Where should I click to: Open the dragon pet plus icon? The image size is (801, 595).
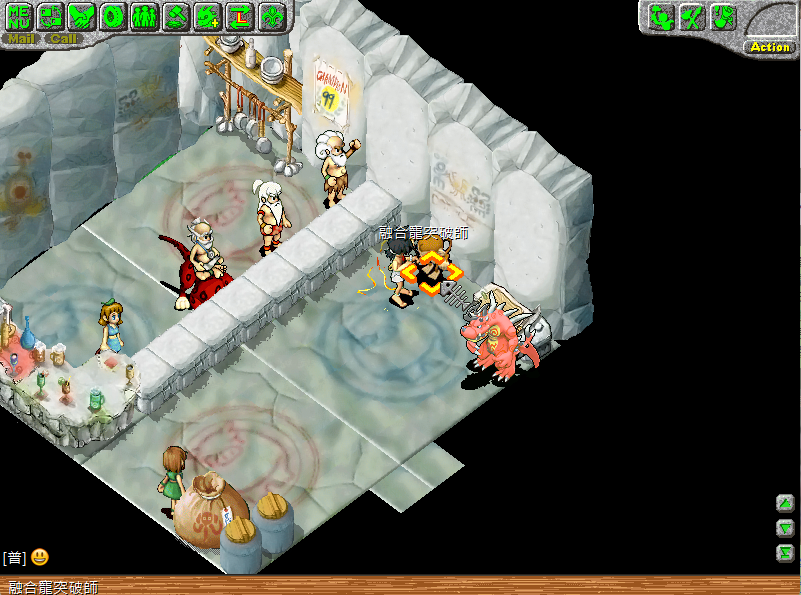[x=207, y=16]
